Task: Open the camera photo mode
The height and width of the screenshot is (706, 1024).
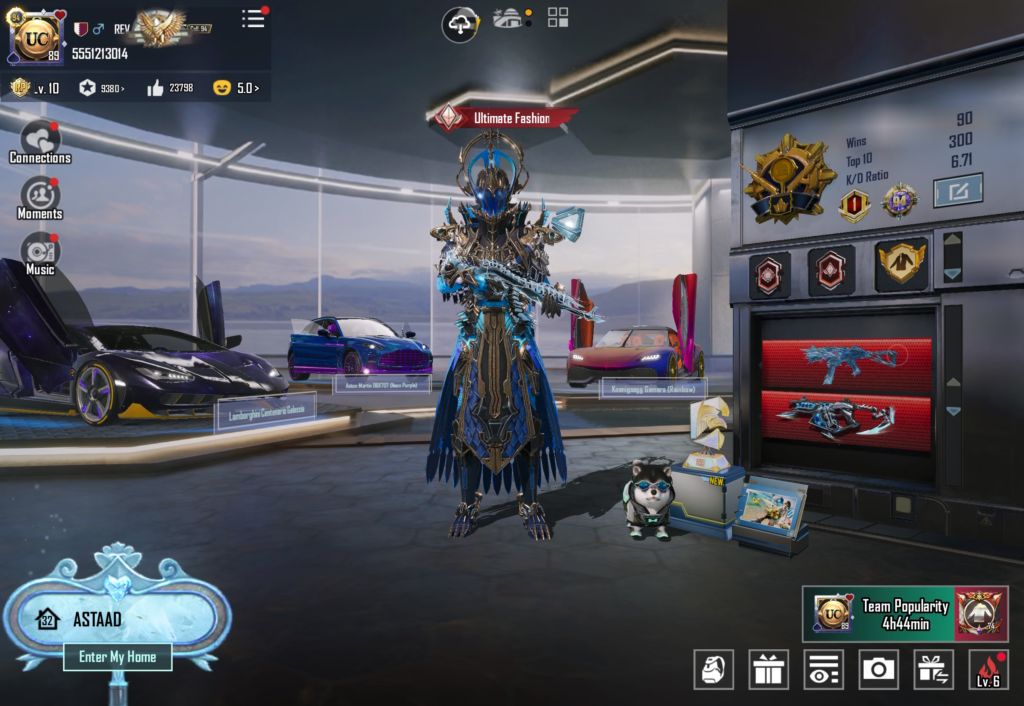Action: (879, 669)
